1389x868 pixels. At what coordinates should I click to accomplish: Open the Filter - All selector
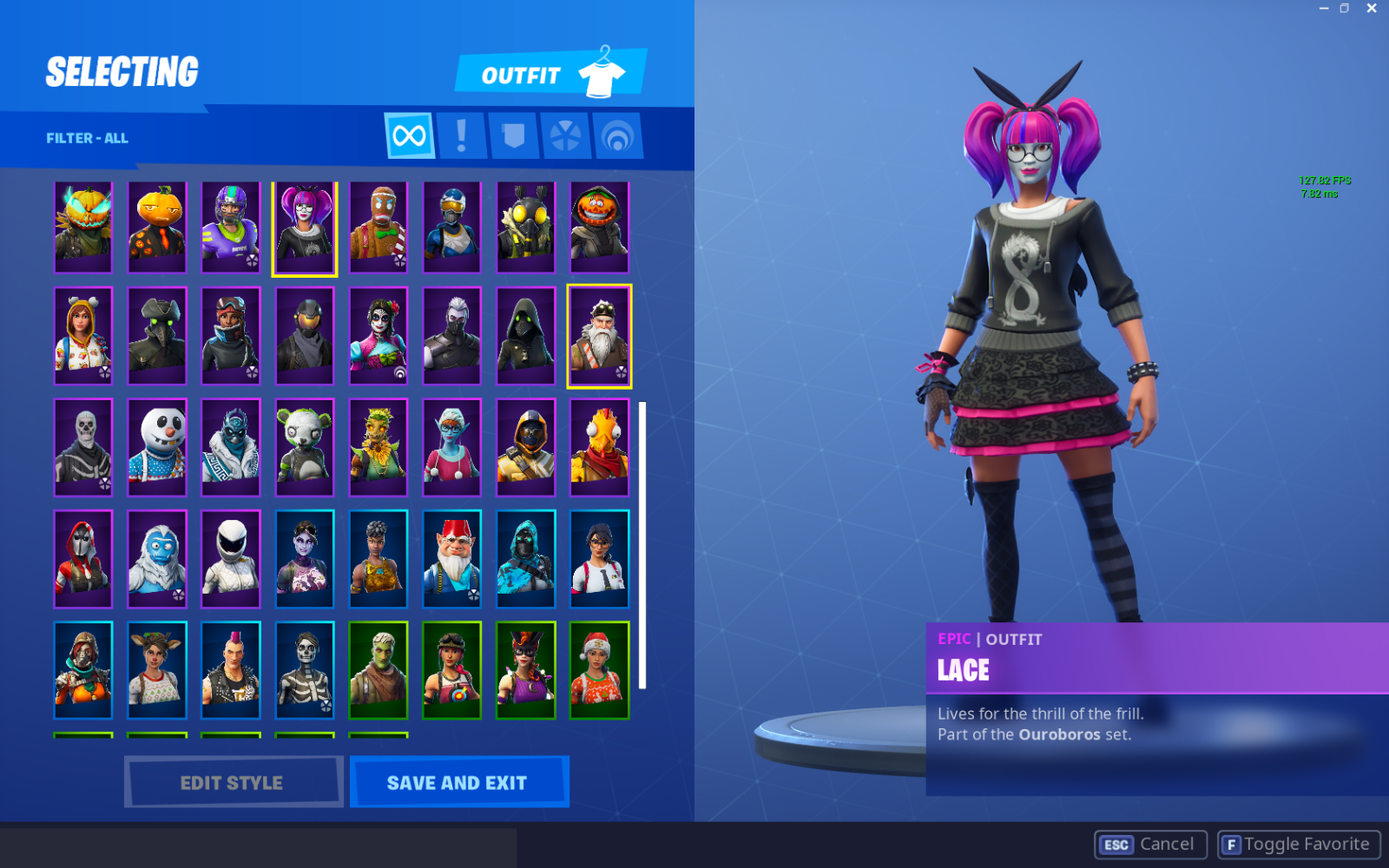[87, 137]
